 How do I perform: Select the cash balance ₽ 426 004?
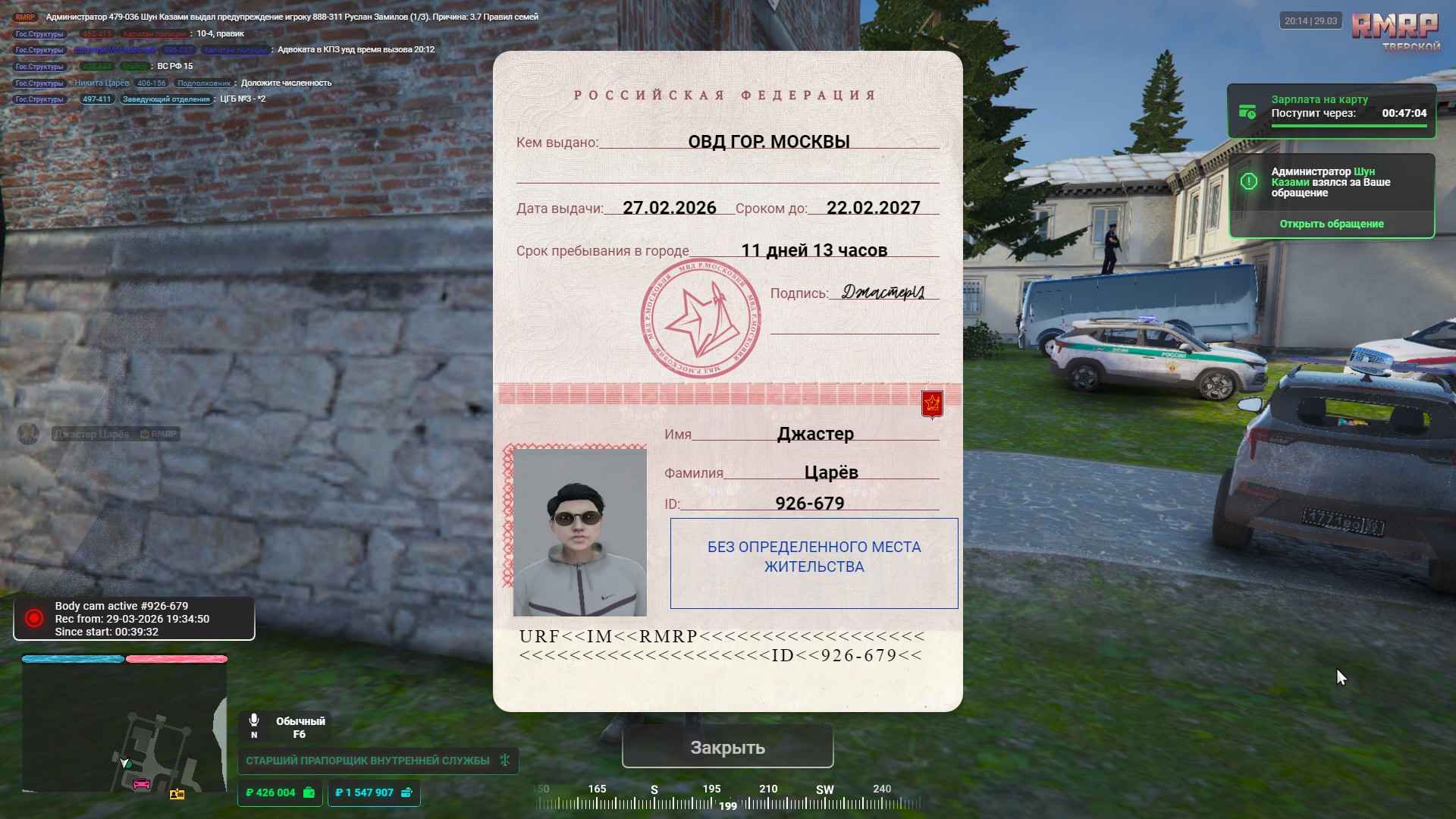[279, 792]
